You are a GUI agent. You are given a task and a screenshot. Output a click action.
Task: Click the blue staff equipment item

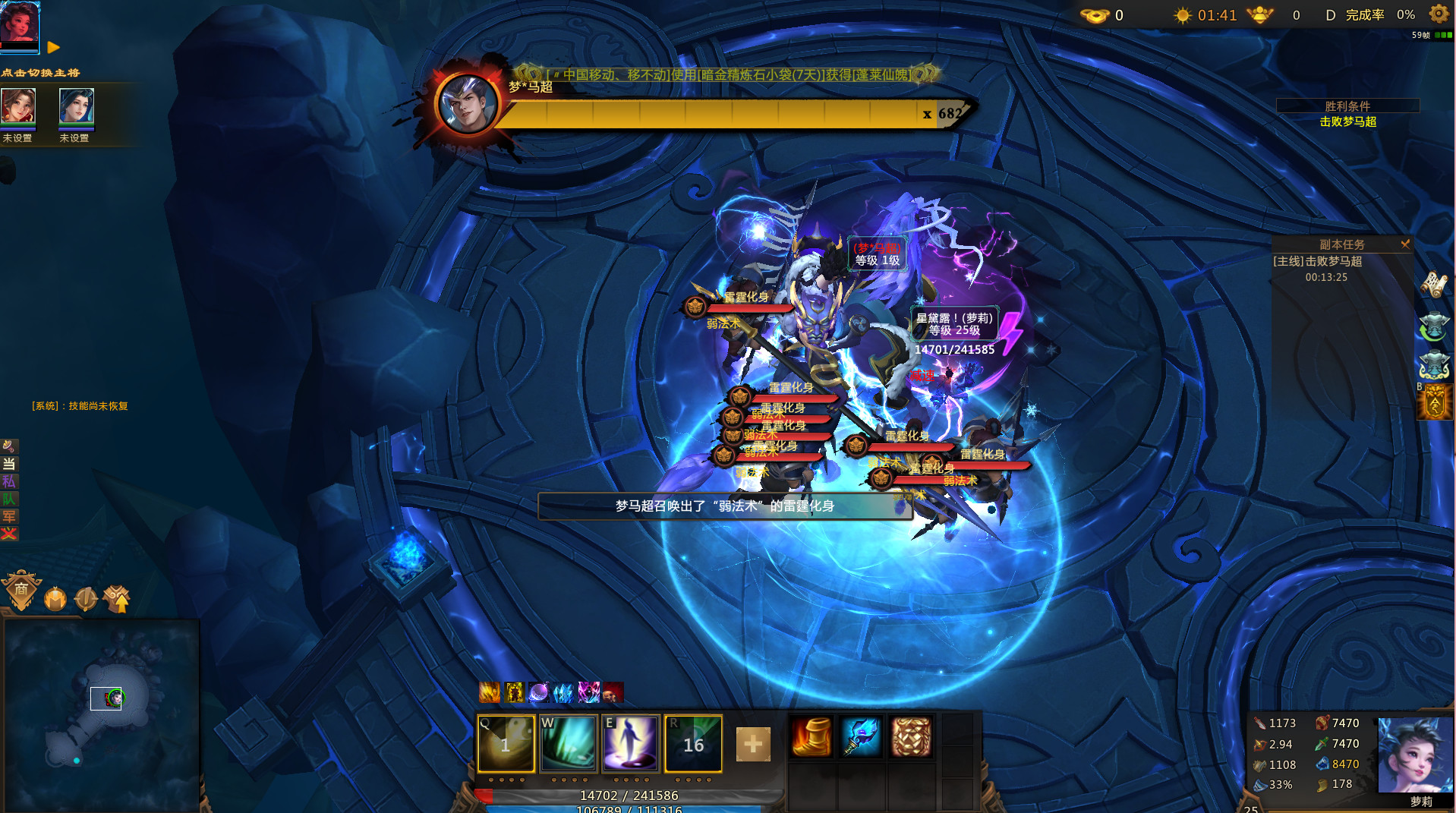tap(859, 736)
